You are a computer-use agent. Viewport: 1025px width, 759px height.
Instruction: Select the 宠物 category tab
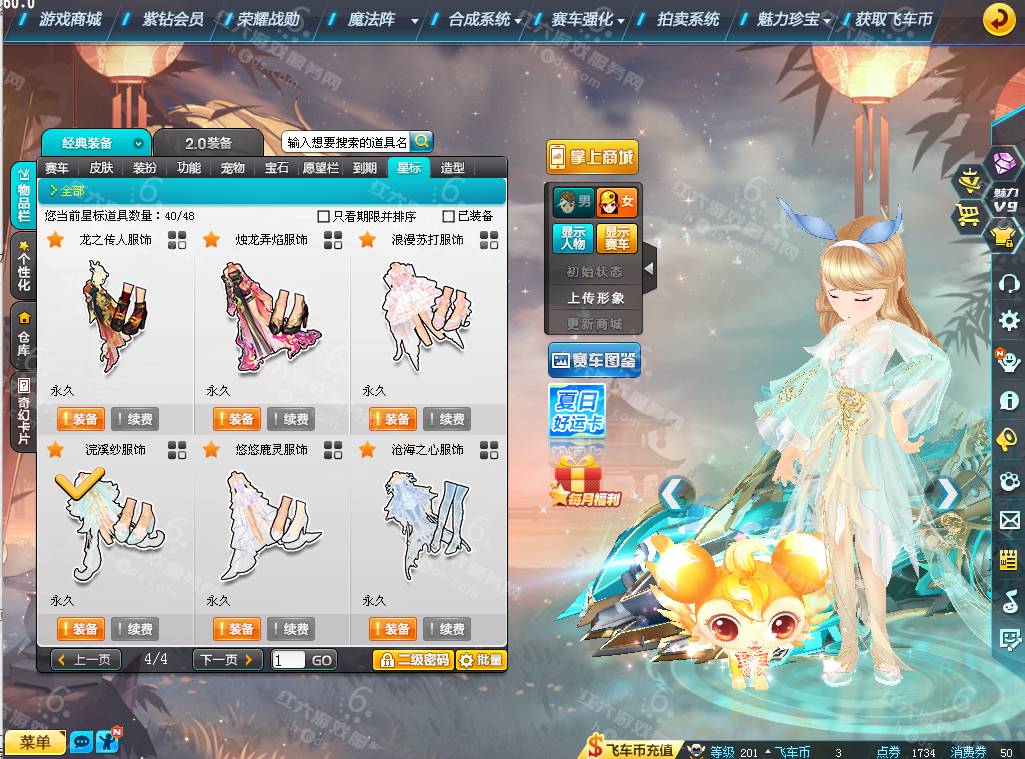tap(233, 168)
